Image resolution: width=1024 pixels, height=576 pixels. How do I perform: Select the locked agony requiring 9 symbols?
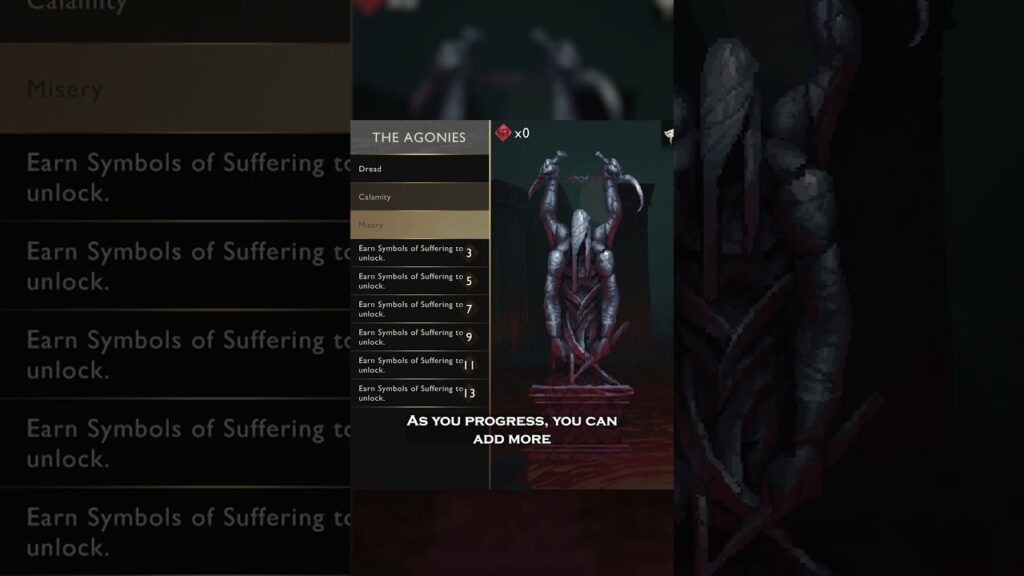419,337
